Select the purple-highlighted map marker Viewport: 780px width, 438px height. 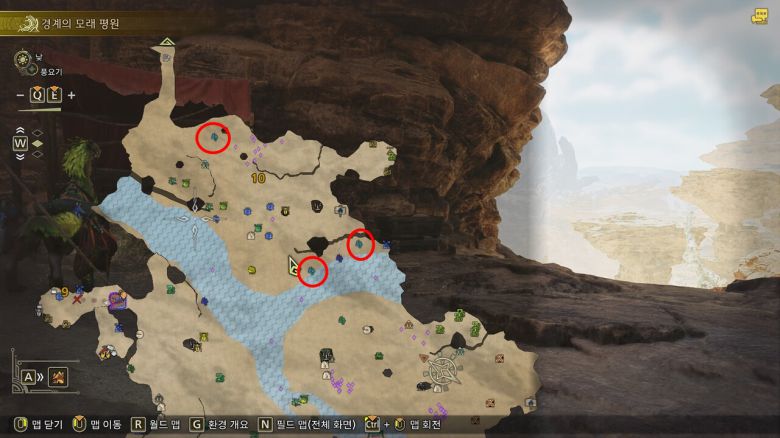pyautogui.click(x=118, y=299)
